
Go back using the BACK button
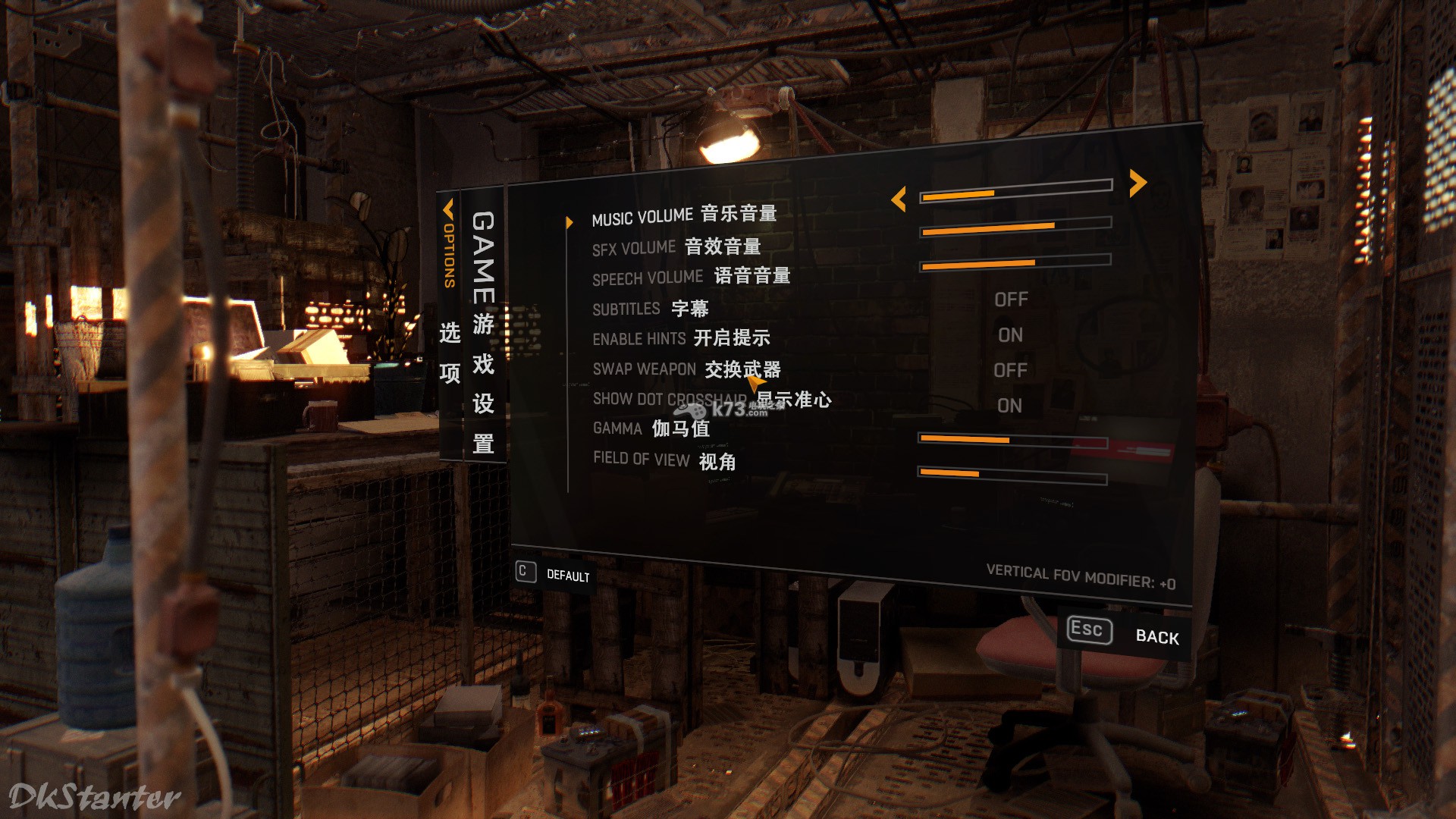click(x=1156, y=636)
